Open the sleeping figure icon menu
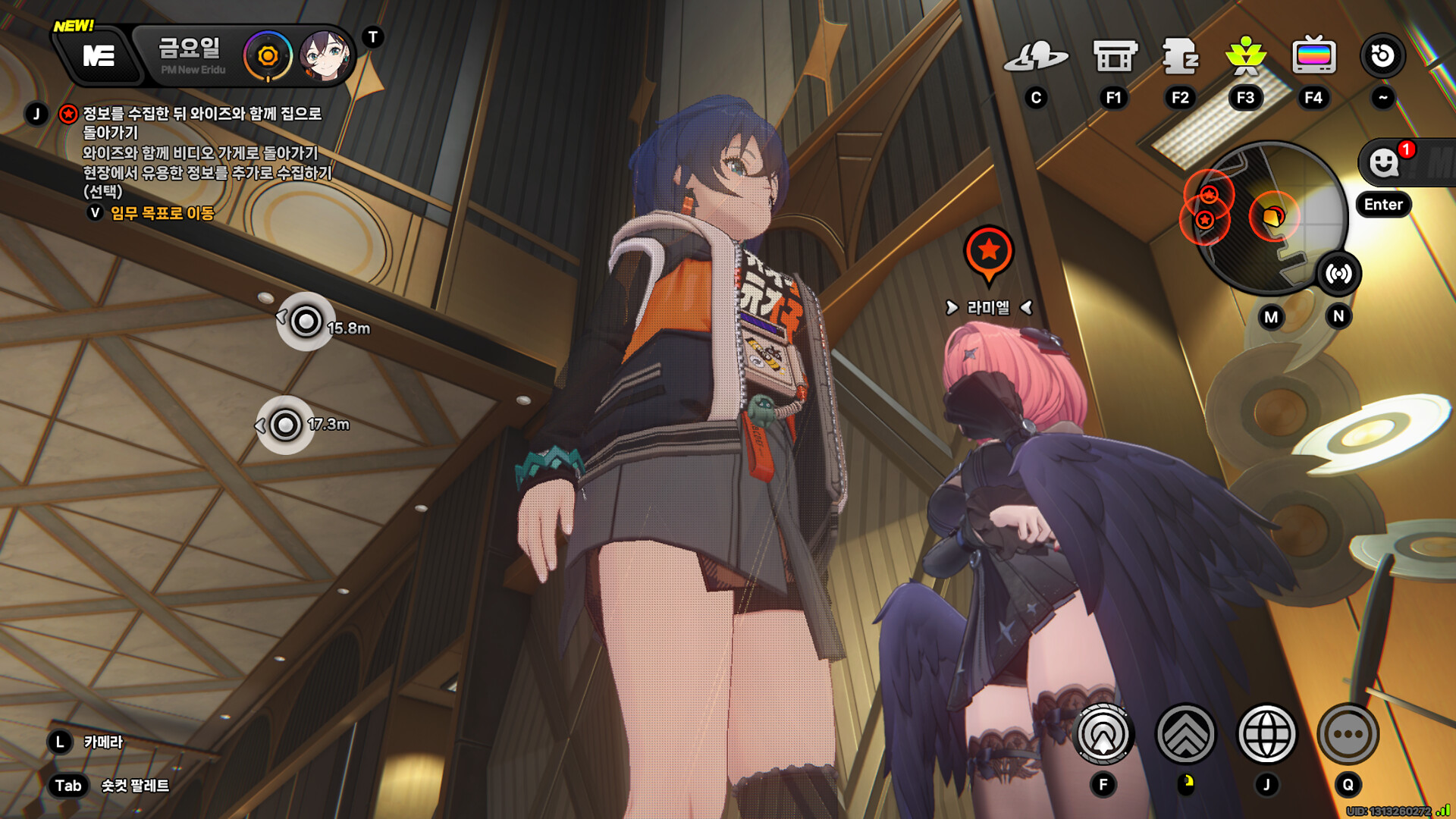This screenshot has width=1456, height=819. [x=1180, y=56]
